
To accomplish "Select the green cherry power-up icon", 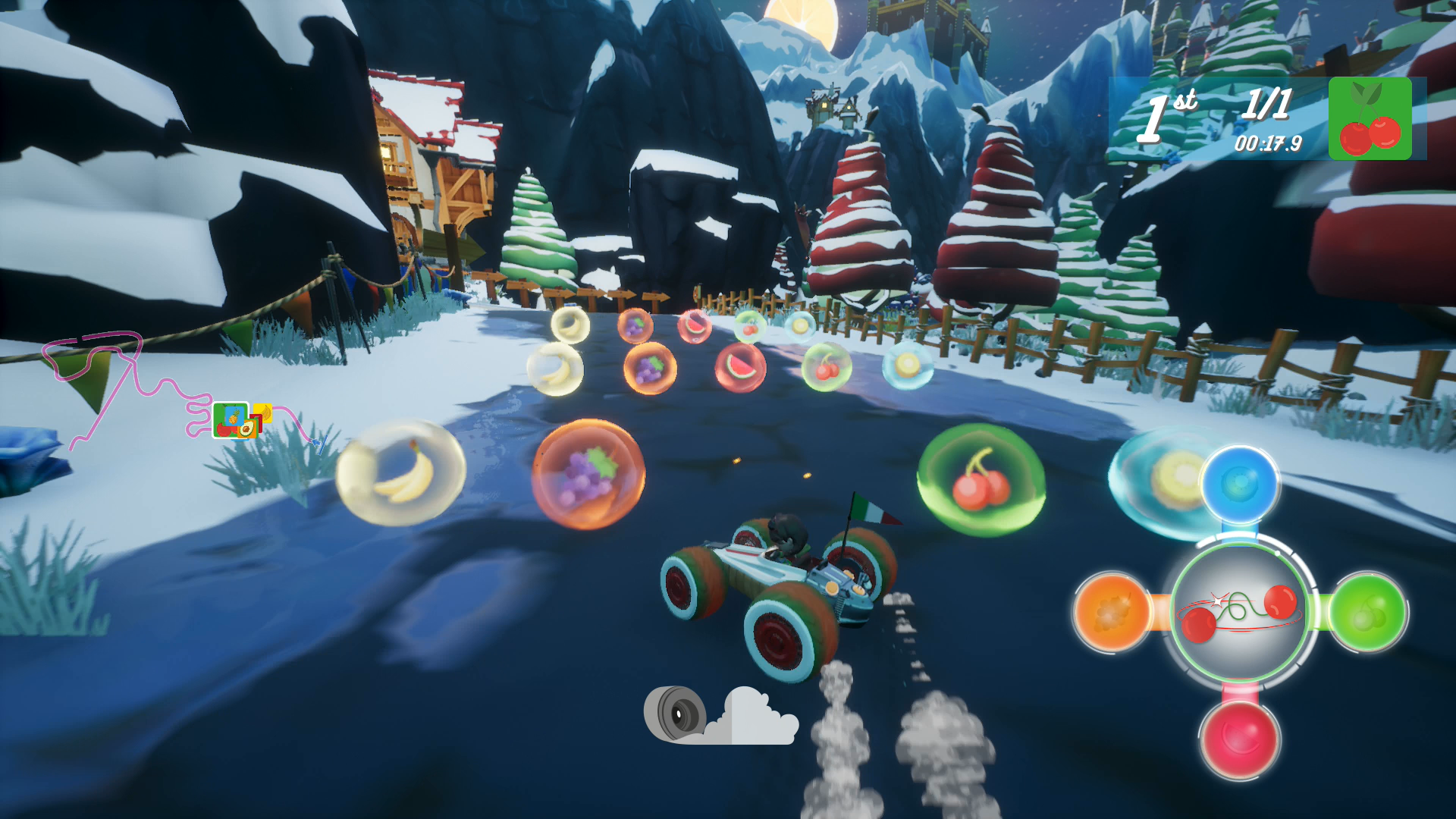I will tap(1371, 119).
